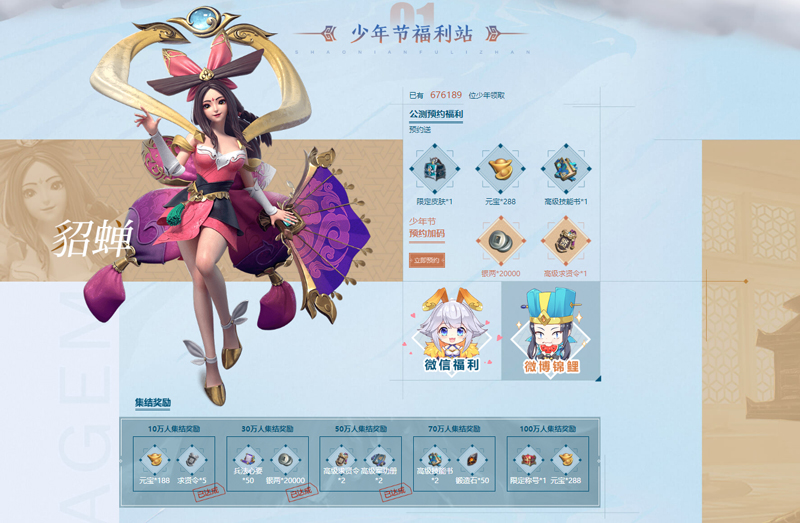The width and height of the screenshot is (800, 523).
Task: Select the 限定称号*1 limited title reward
Action: pyautogui.click(x=529, y=460)
